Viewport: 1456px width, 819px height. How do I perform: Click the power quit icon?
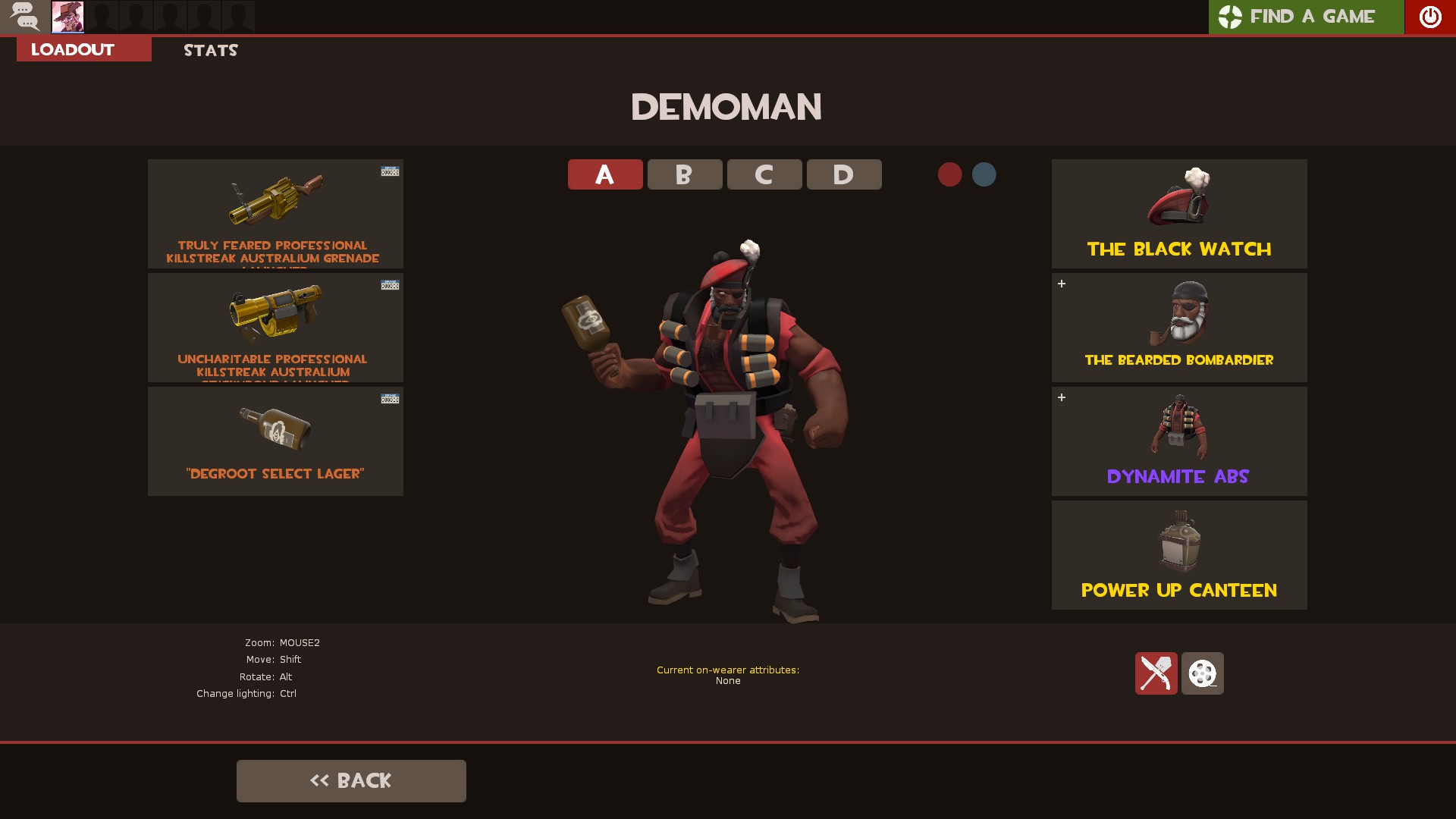click(x=1430, y=16)
